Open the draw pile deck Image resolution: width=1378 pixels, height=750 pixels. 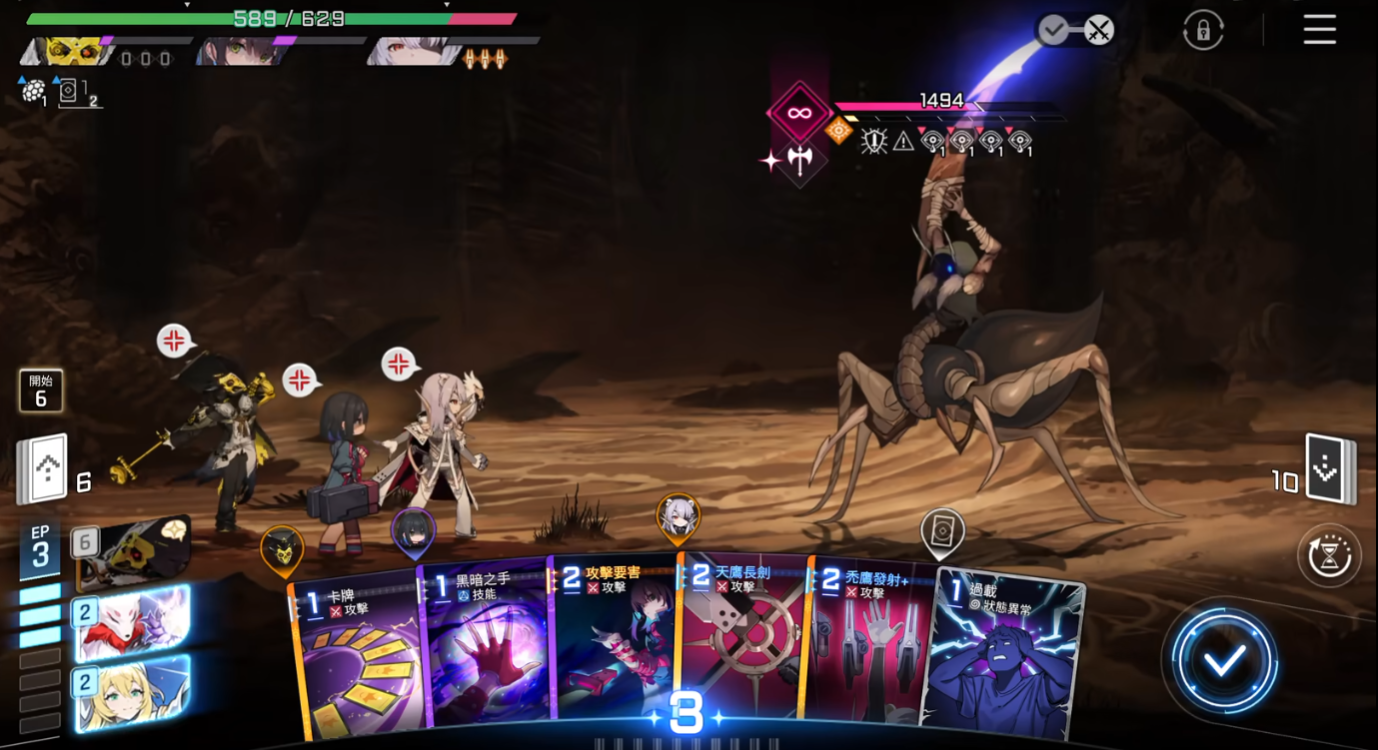(42, 469)
